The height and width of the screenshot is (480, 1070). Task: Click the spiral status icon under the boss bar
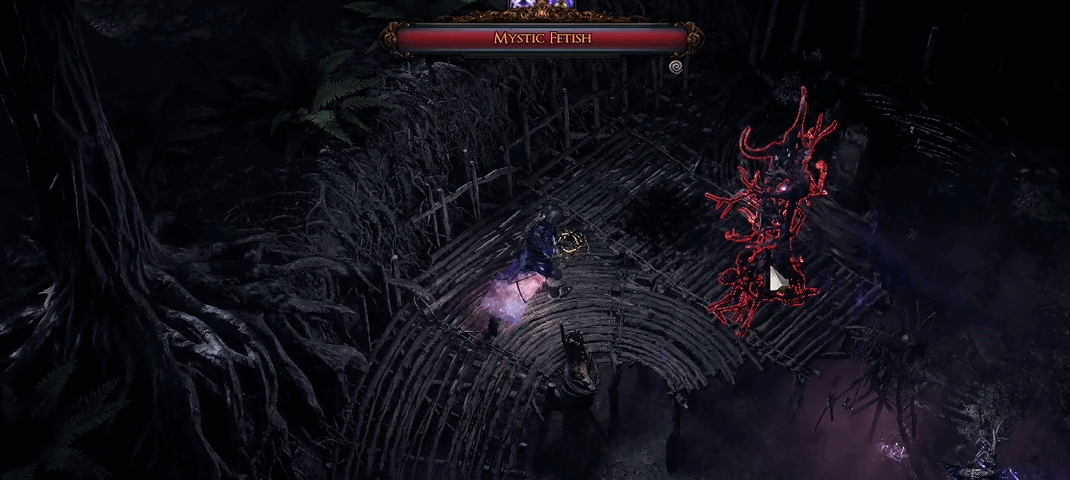676,66
